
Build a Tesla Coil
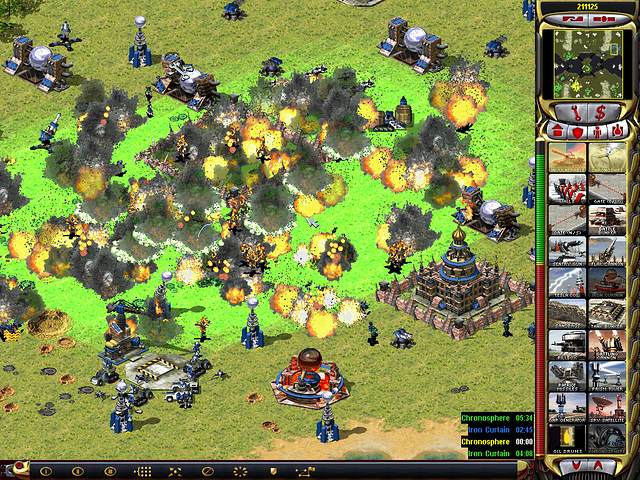click(x=568, y=282)
